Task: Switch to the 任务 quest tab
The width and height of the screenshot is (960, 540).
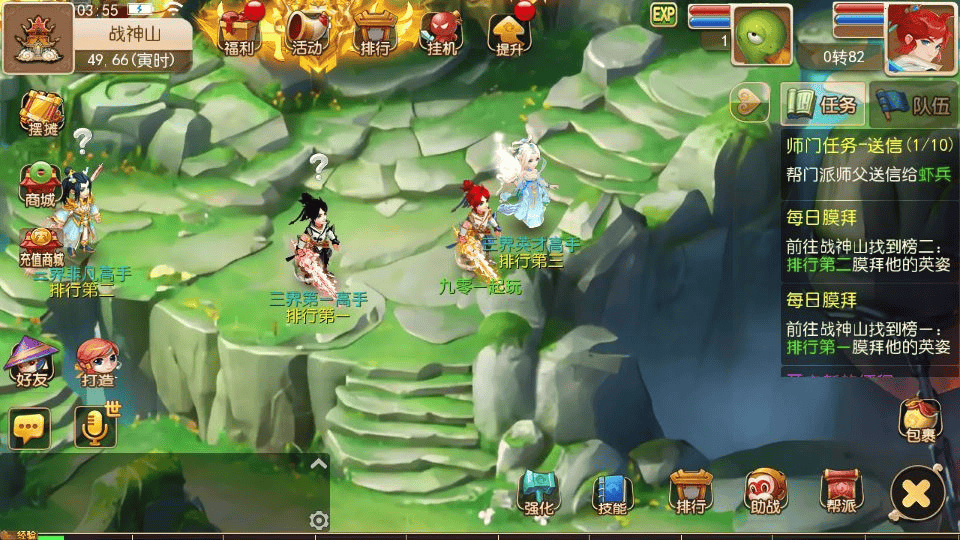Action: pyautogui.click(x=823, y=104)
